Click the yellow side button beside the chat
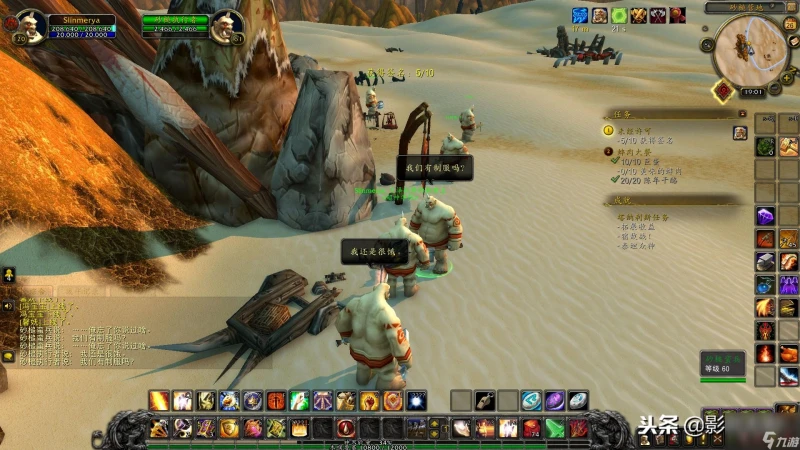Screen dimensions: 800x450 (8, 273)
